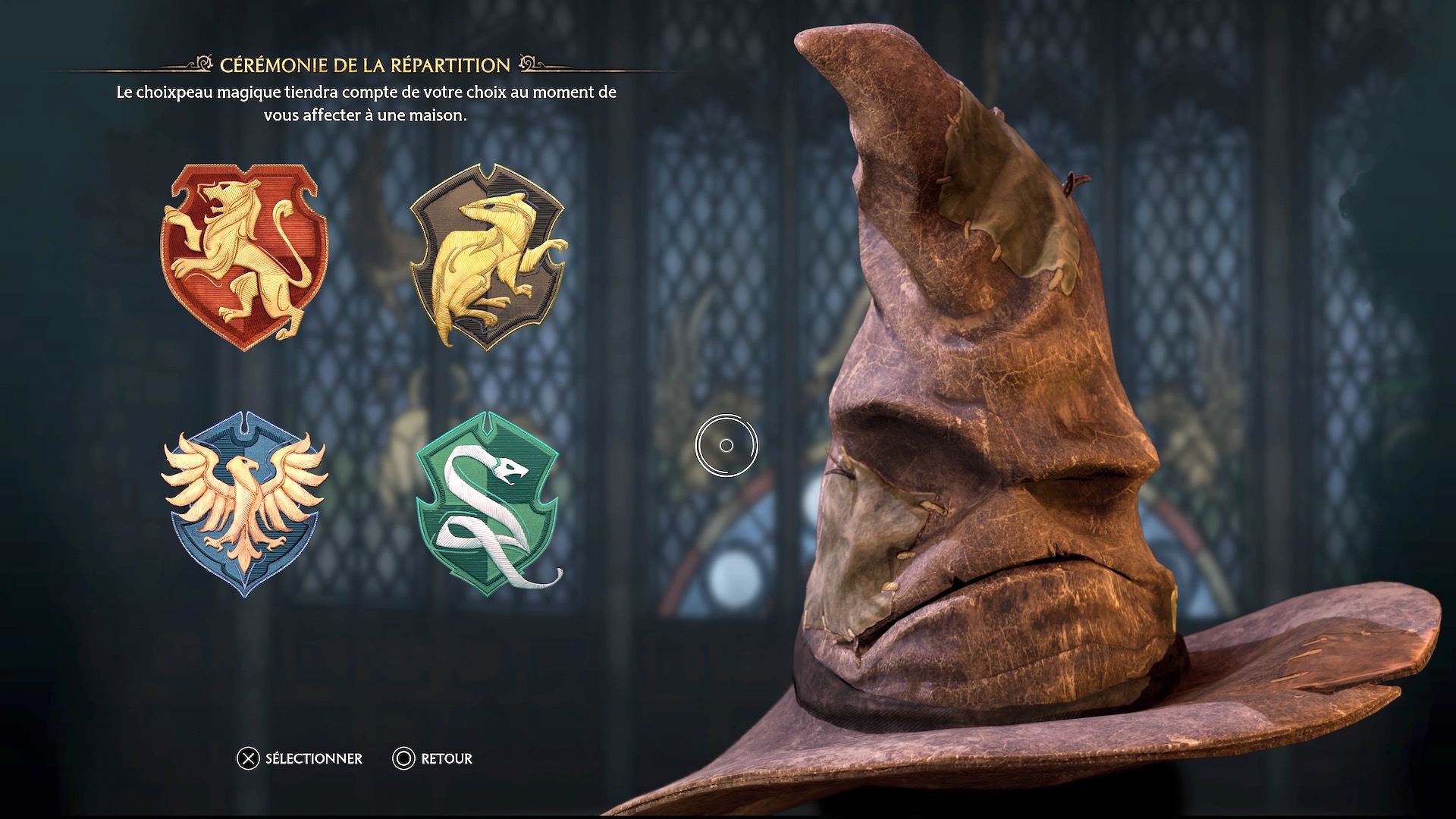Choose the red Gryffindor lion crest
The width and height of the screenshot is (1456, 819).
244,256
